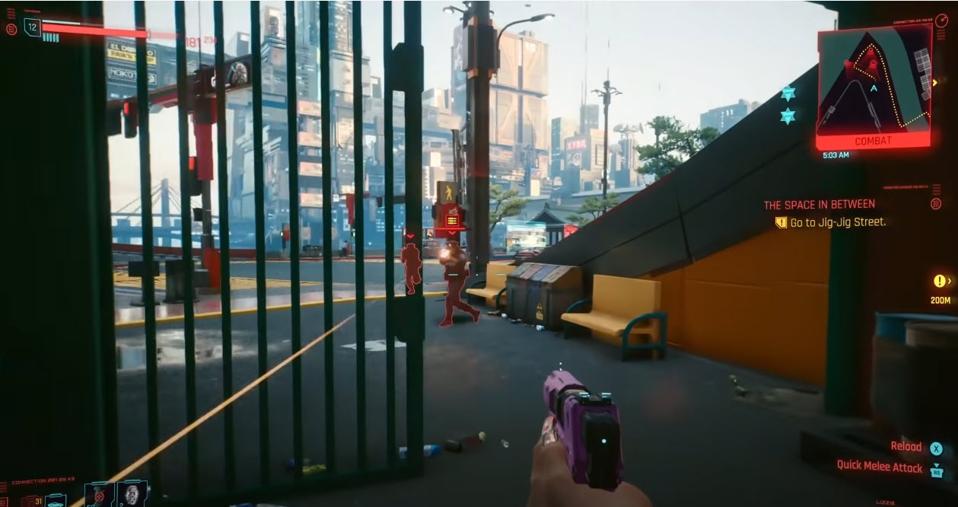The height and width of the screenshot is (507, 958).
Task: Click the face portrait quick slot
Action: (x=132, y=493)
